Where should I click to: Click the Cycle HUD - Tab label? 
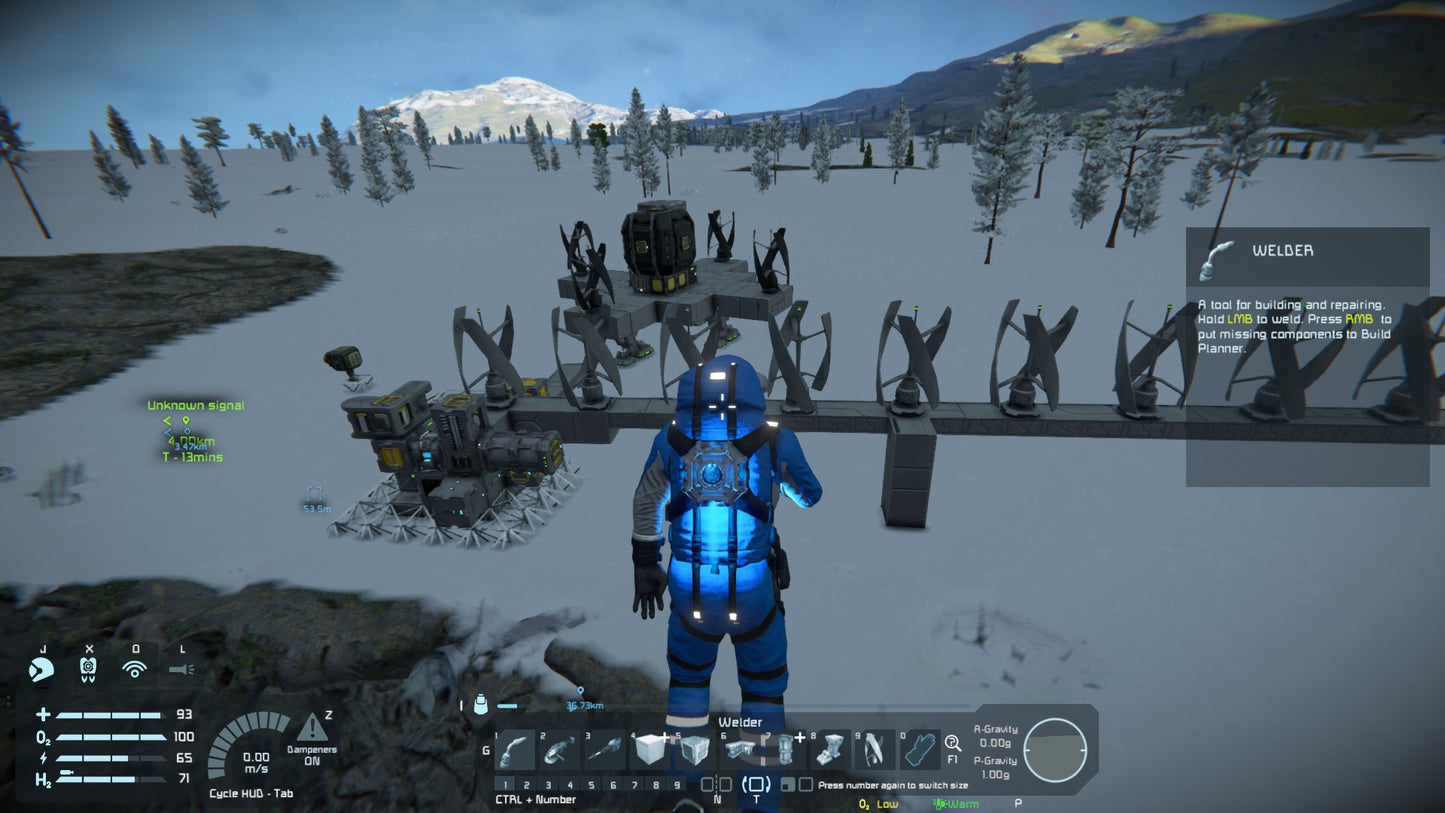click(252, 792)
